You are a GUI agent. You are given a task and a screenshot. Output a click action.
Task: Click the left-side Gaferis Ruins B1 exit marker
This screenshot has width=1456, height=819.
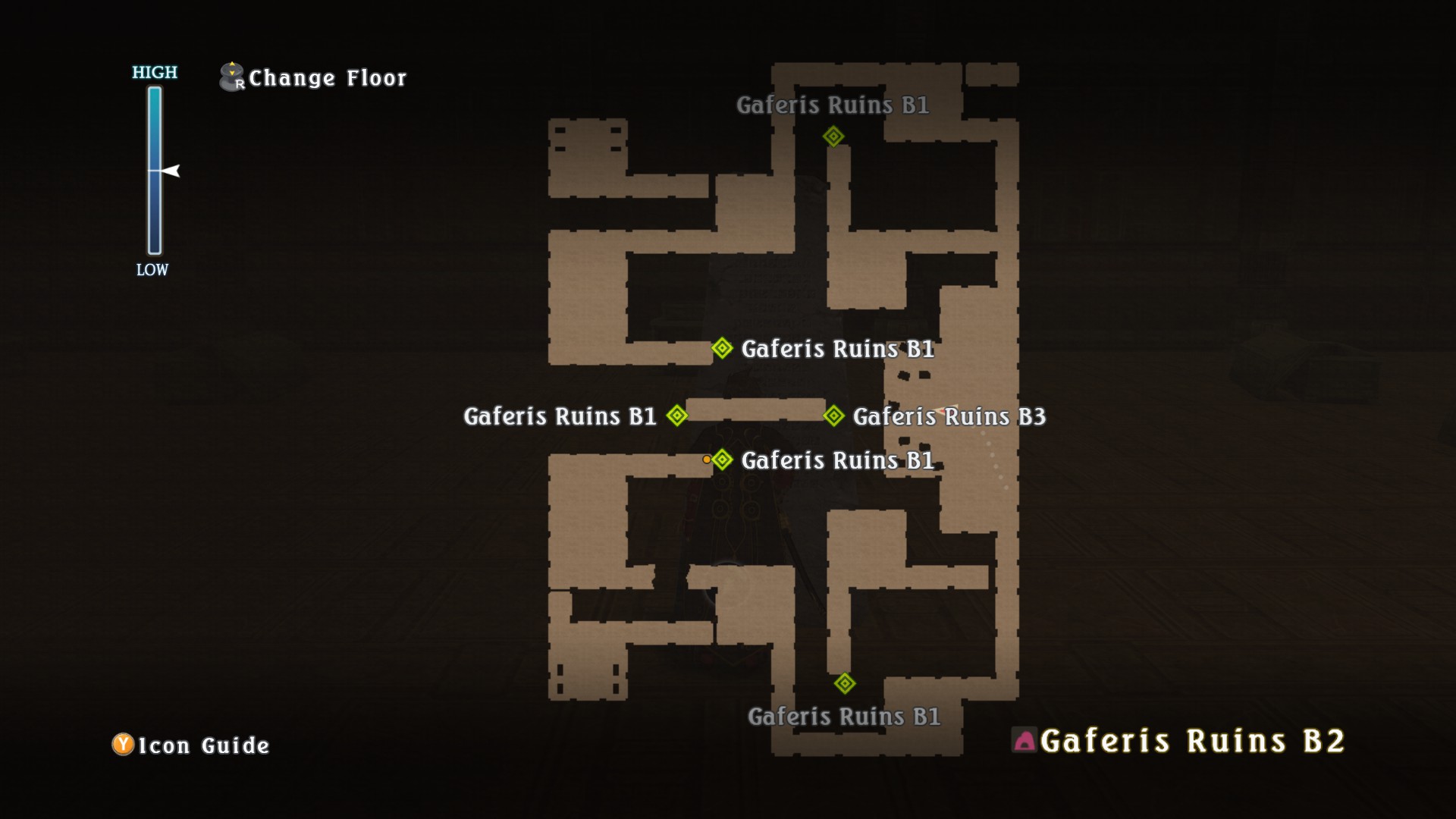pyautogui.click(x=676, y=416)
